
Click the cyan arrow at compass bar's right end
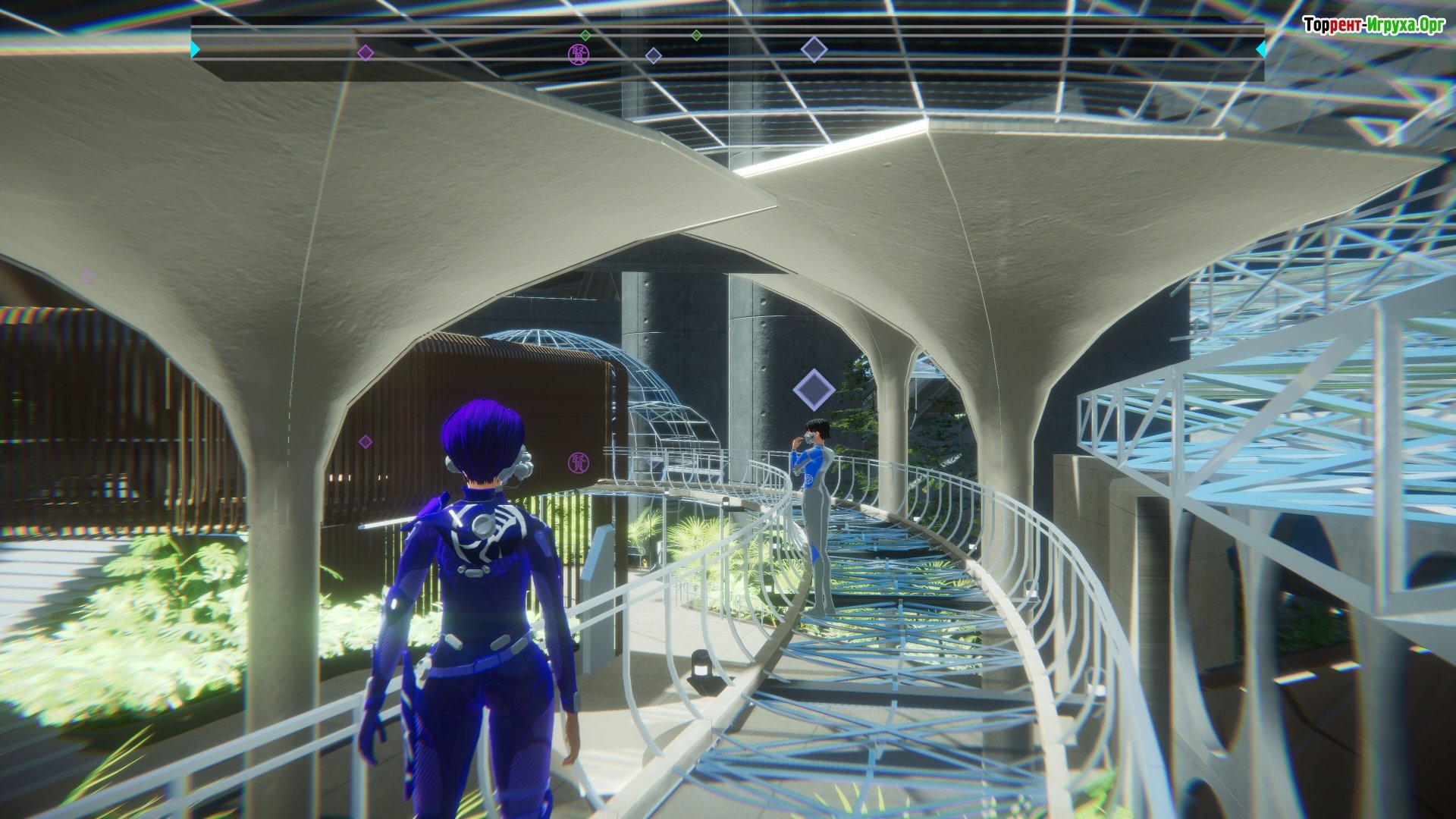(x=1260, y=49)
